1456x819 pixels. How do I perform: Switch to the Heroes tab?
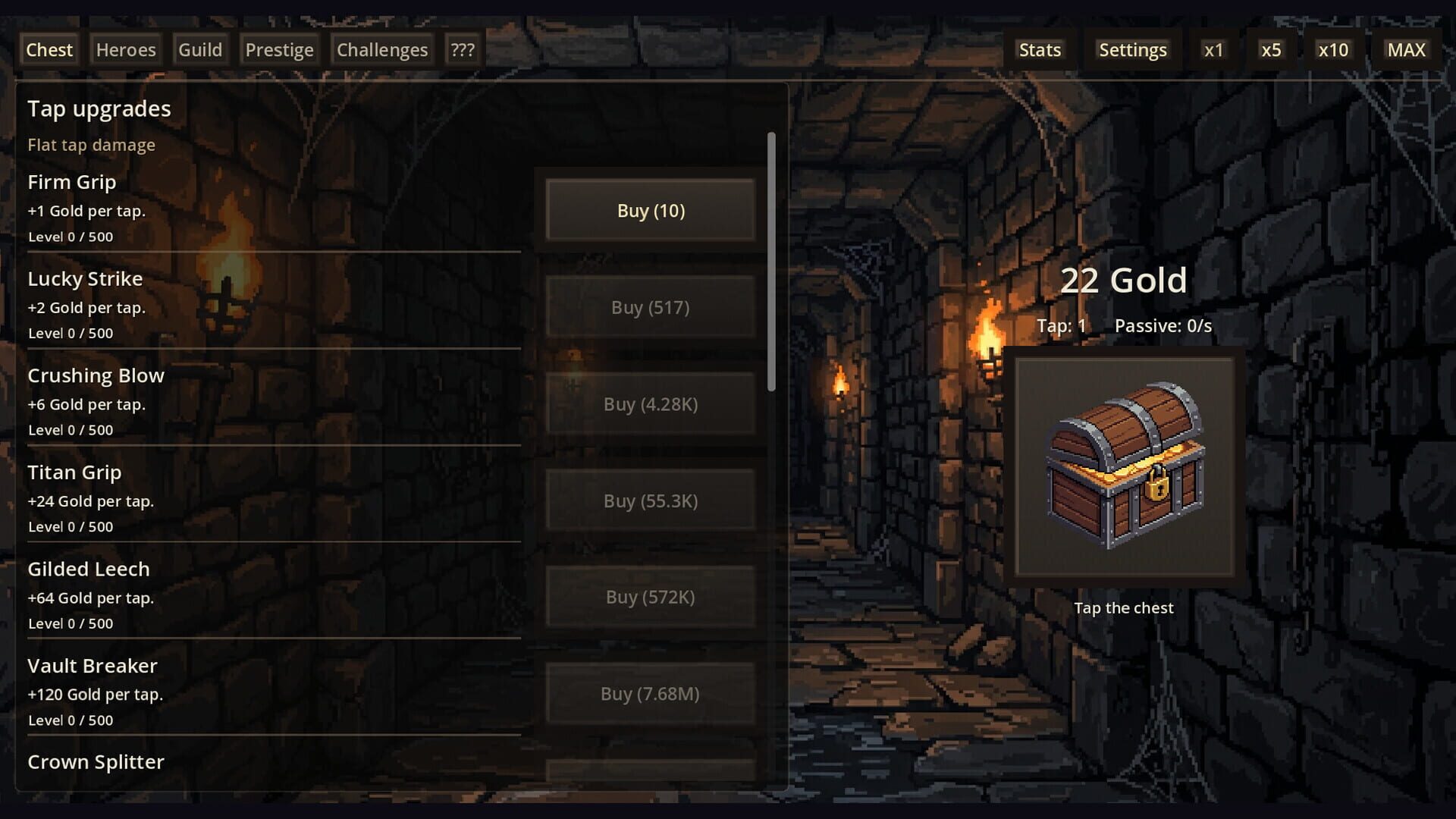125,49
